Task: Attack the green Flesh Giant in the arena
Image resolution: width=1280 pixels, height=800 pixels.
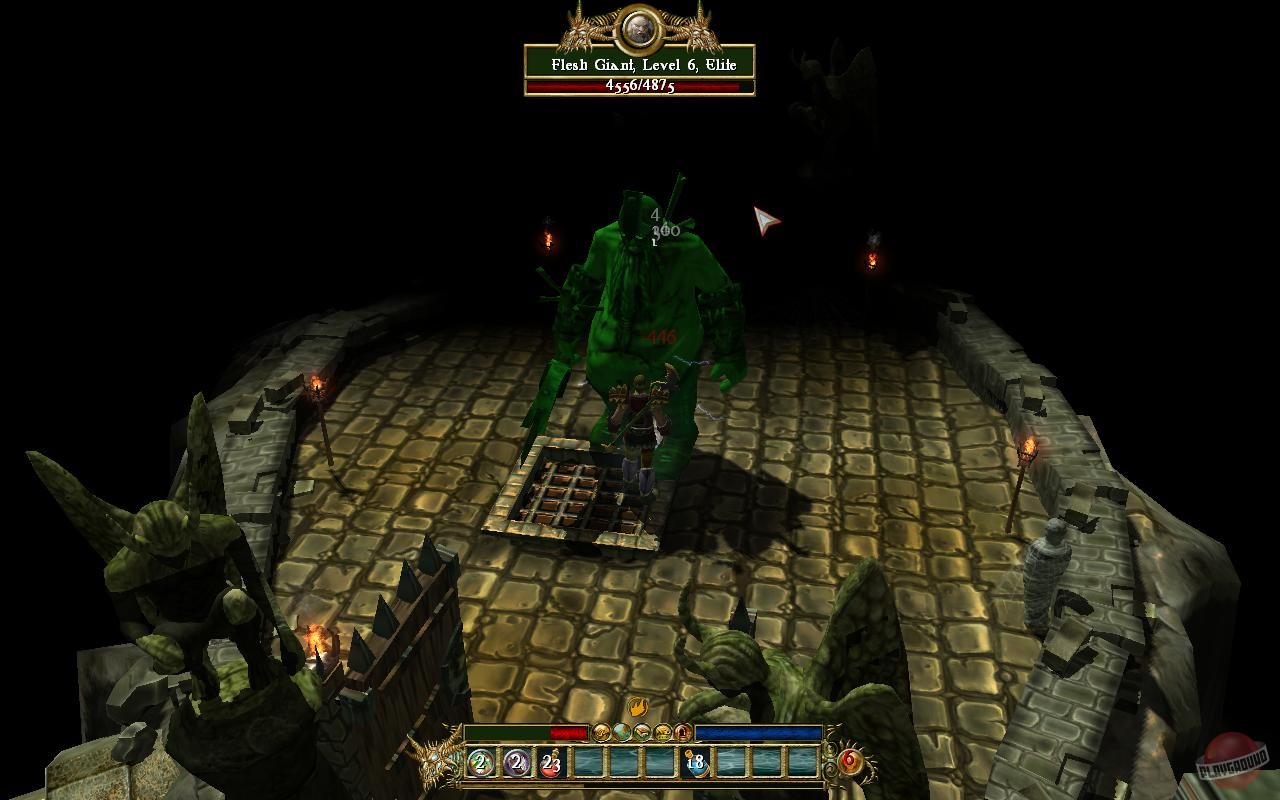Action: (640, 320)
